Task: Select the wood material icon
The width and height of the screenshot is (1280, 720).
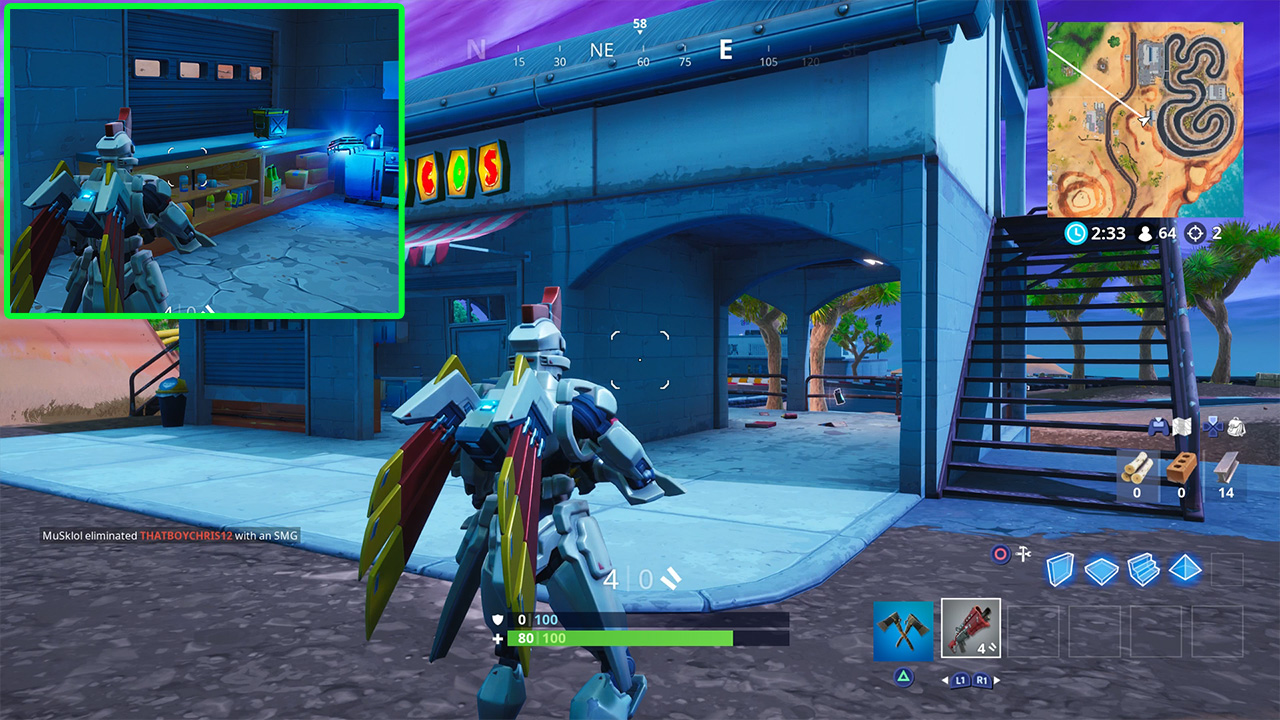Action: (x=1138, y=468)
